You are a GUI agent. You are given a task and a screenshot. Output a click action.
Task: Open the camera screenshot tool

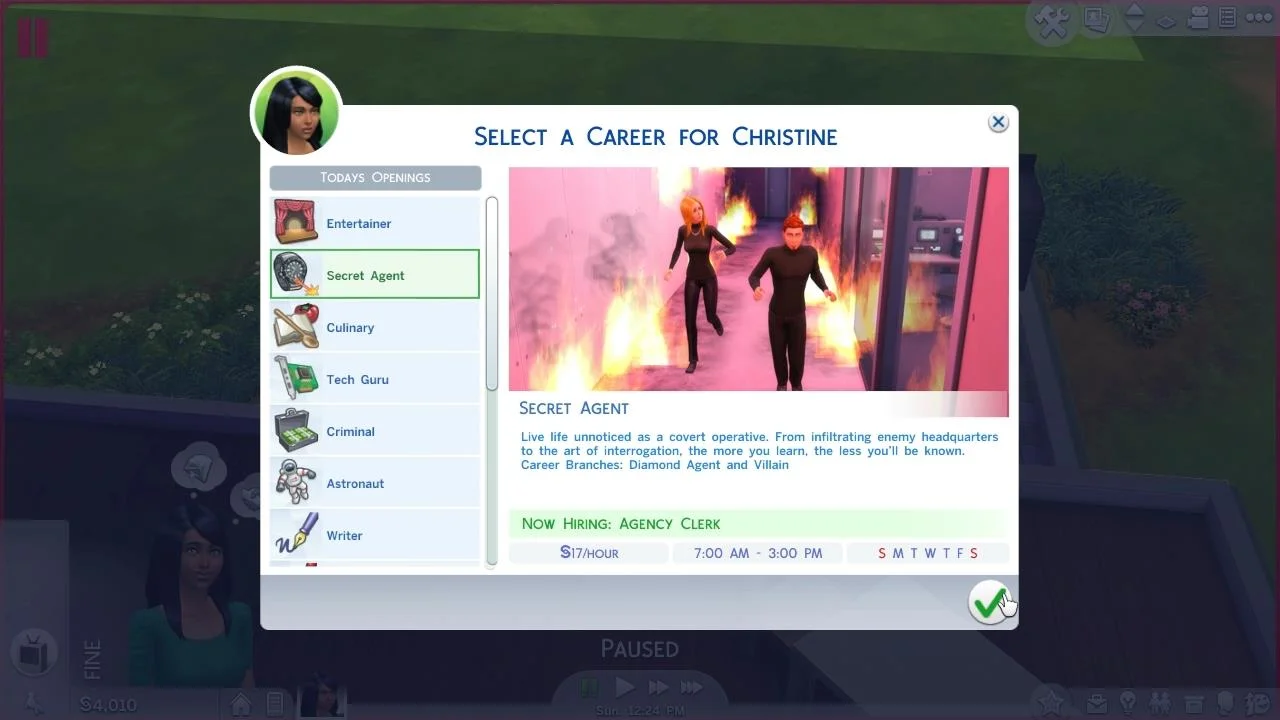1097,18
